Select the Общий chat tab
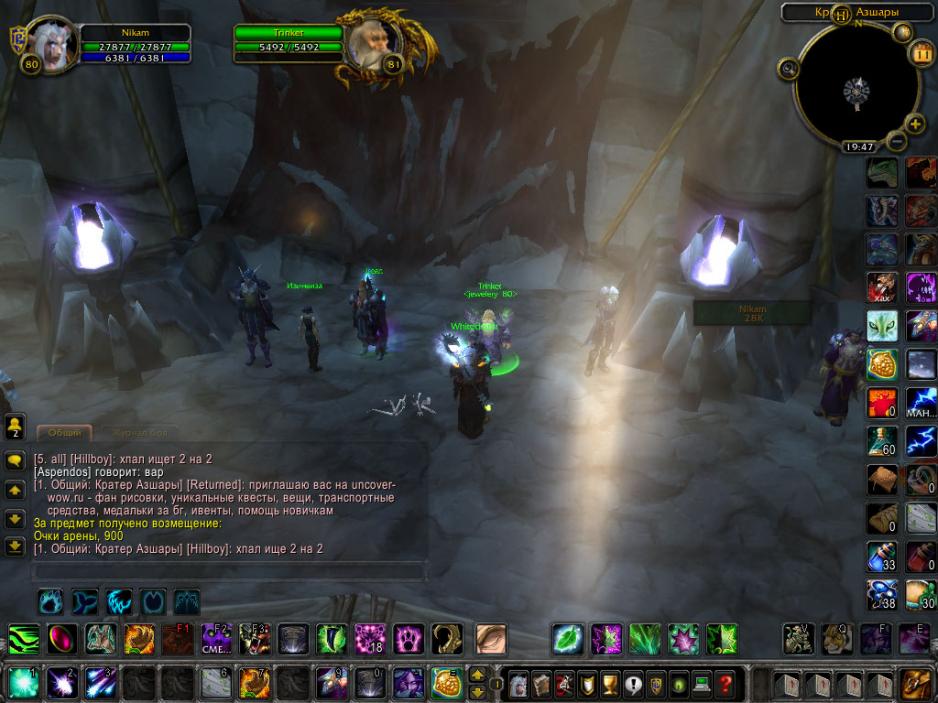This screenshot has height=703, width=938. point(65,433)
